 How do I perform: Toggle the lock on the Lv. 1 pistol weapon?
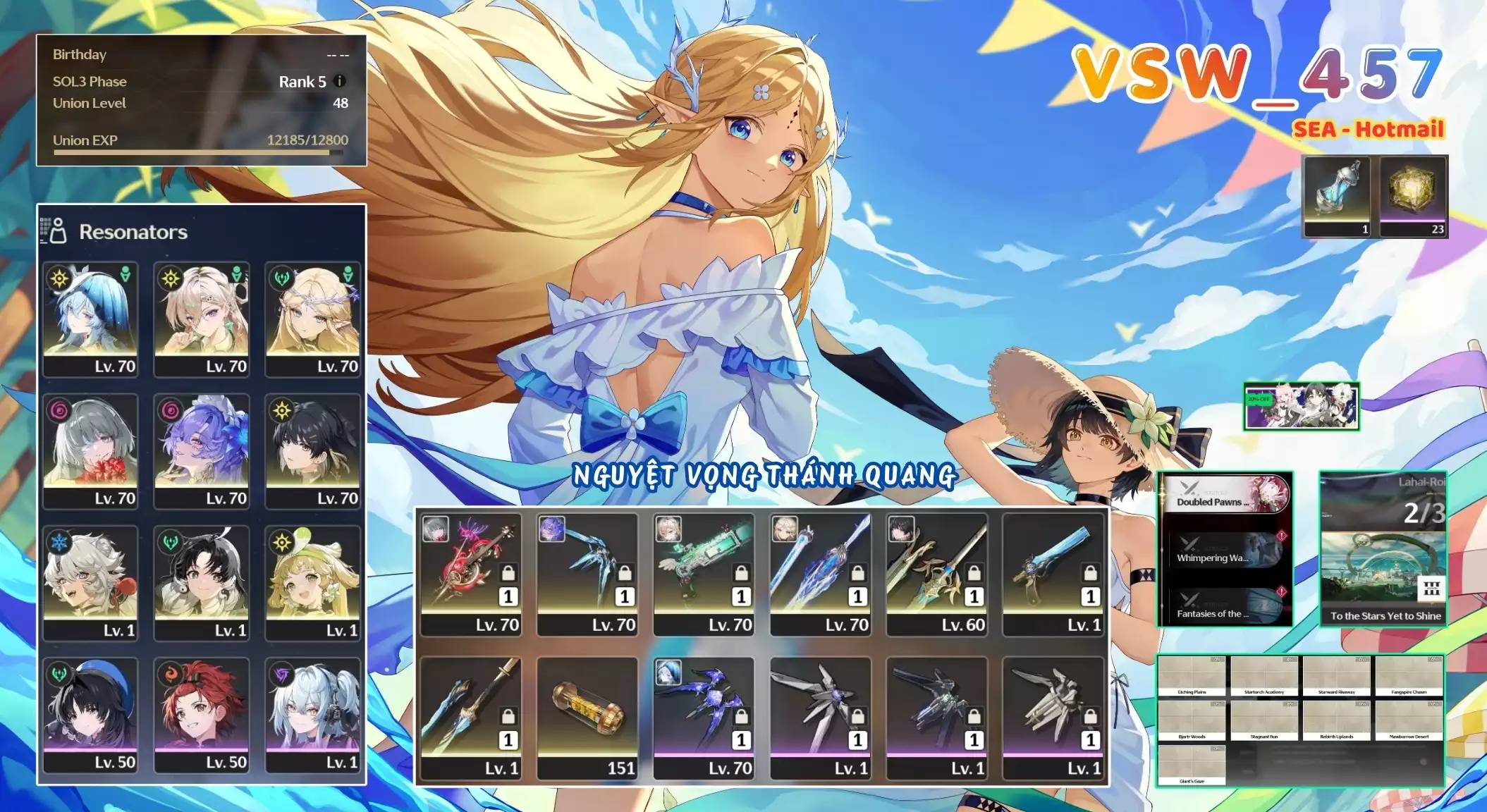(x=1089, y=572)
